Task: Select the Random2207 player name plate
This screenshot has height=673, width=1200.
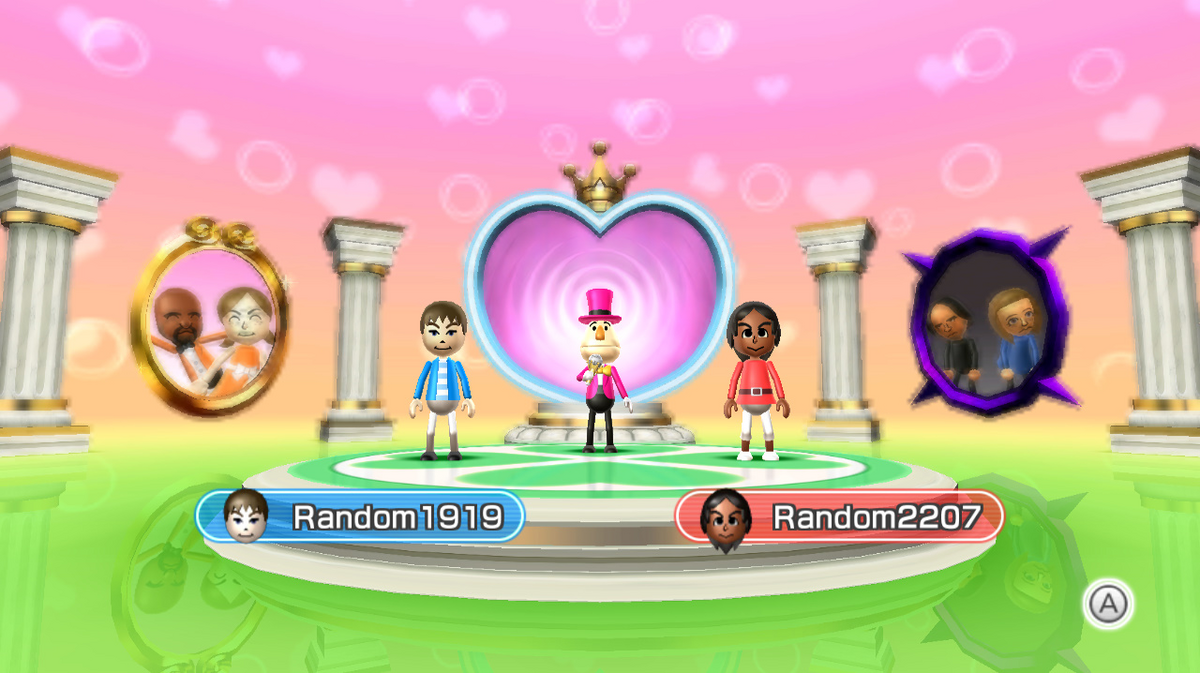Action: 839,516
